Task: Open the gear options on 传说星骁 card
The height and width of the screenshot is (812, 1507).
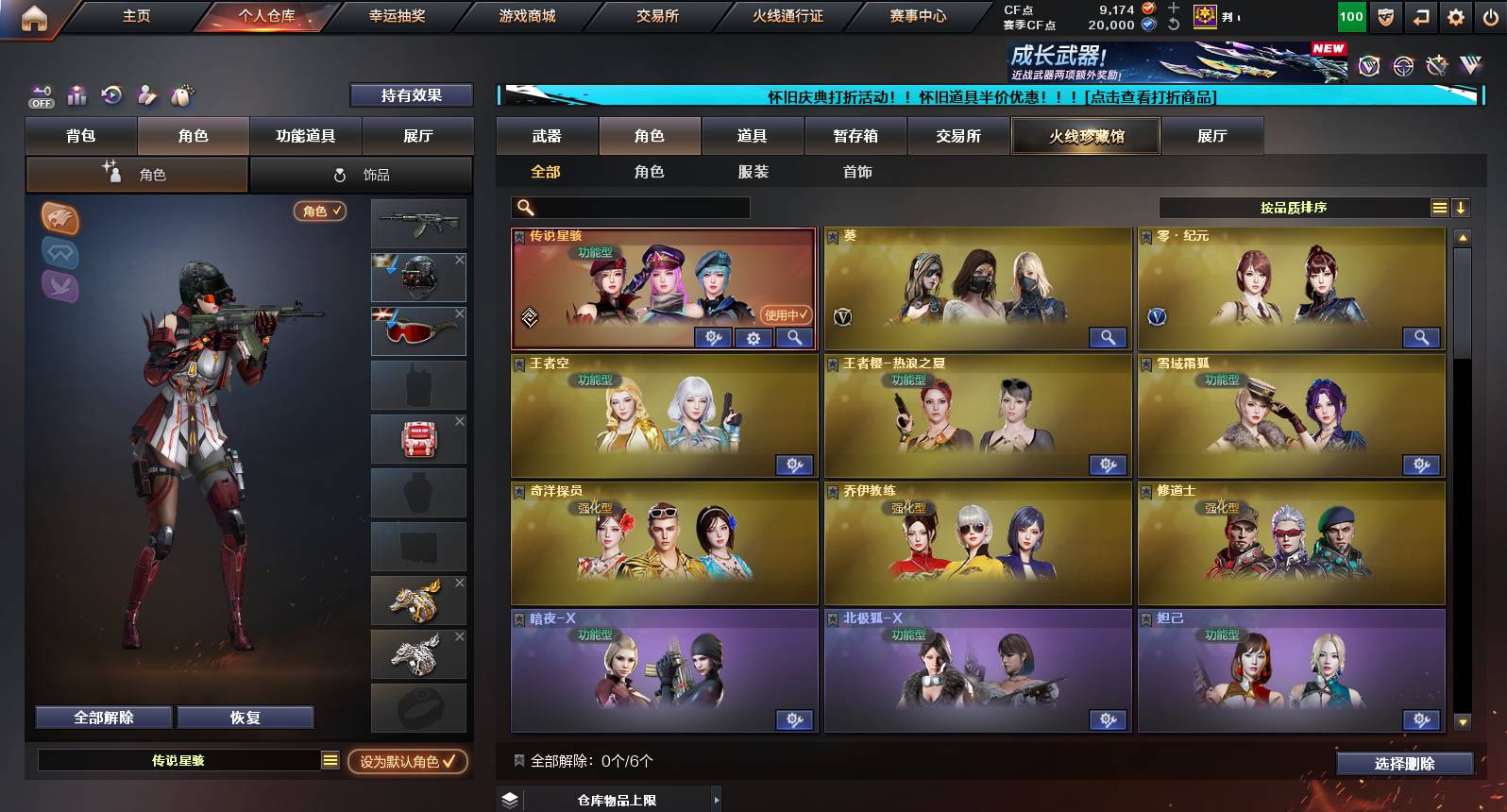Action: [x=753, y=337]
